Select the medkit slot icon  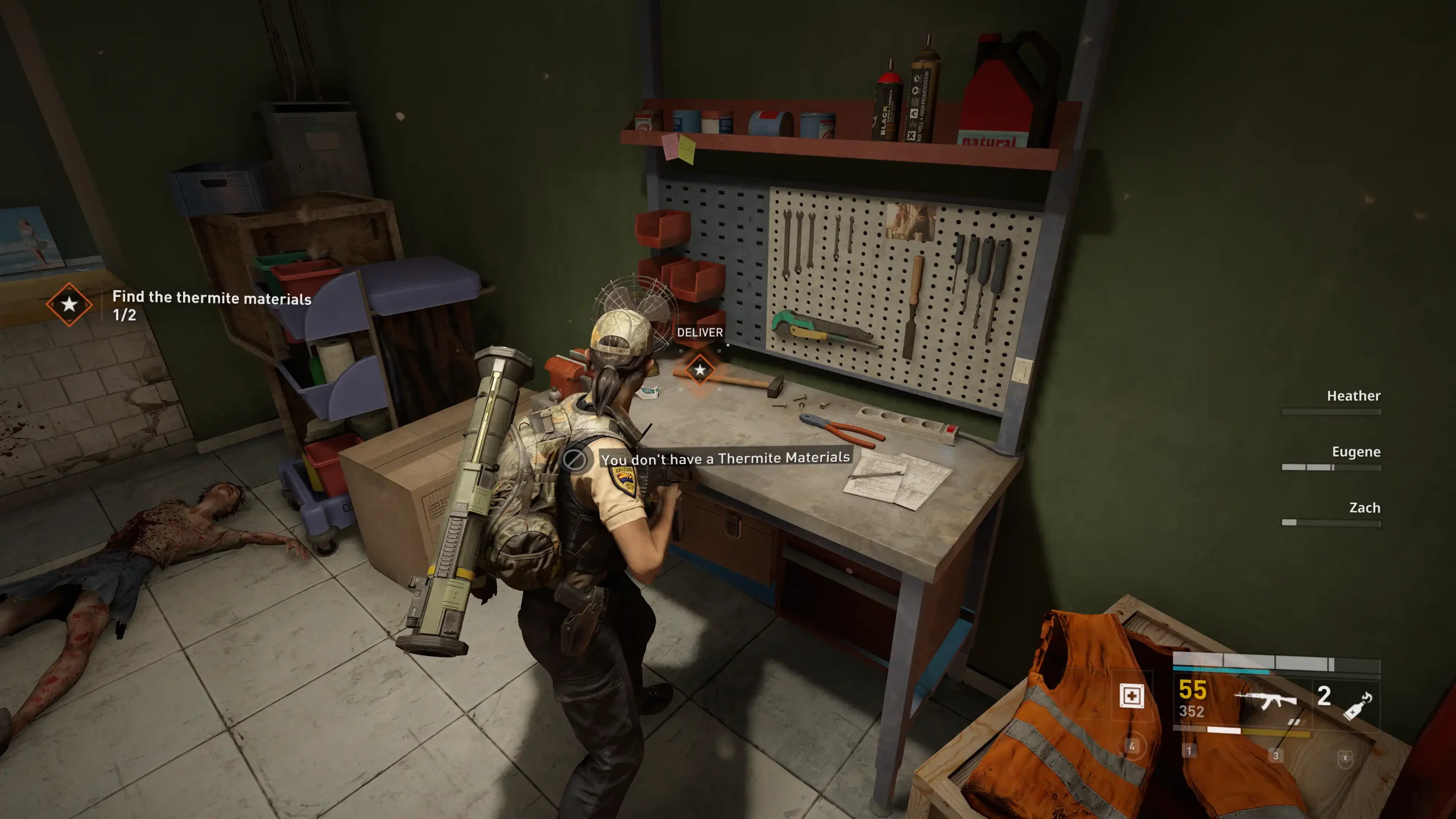click(x=1131, y=696)
